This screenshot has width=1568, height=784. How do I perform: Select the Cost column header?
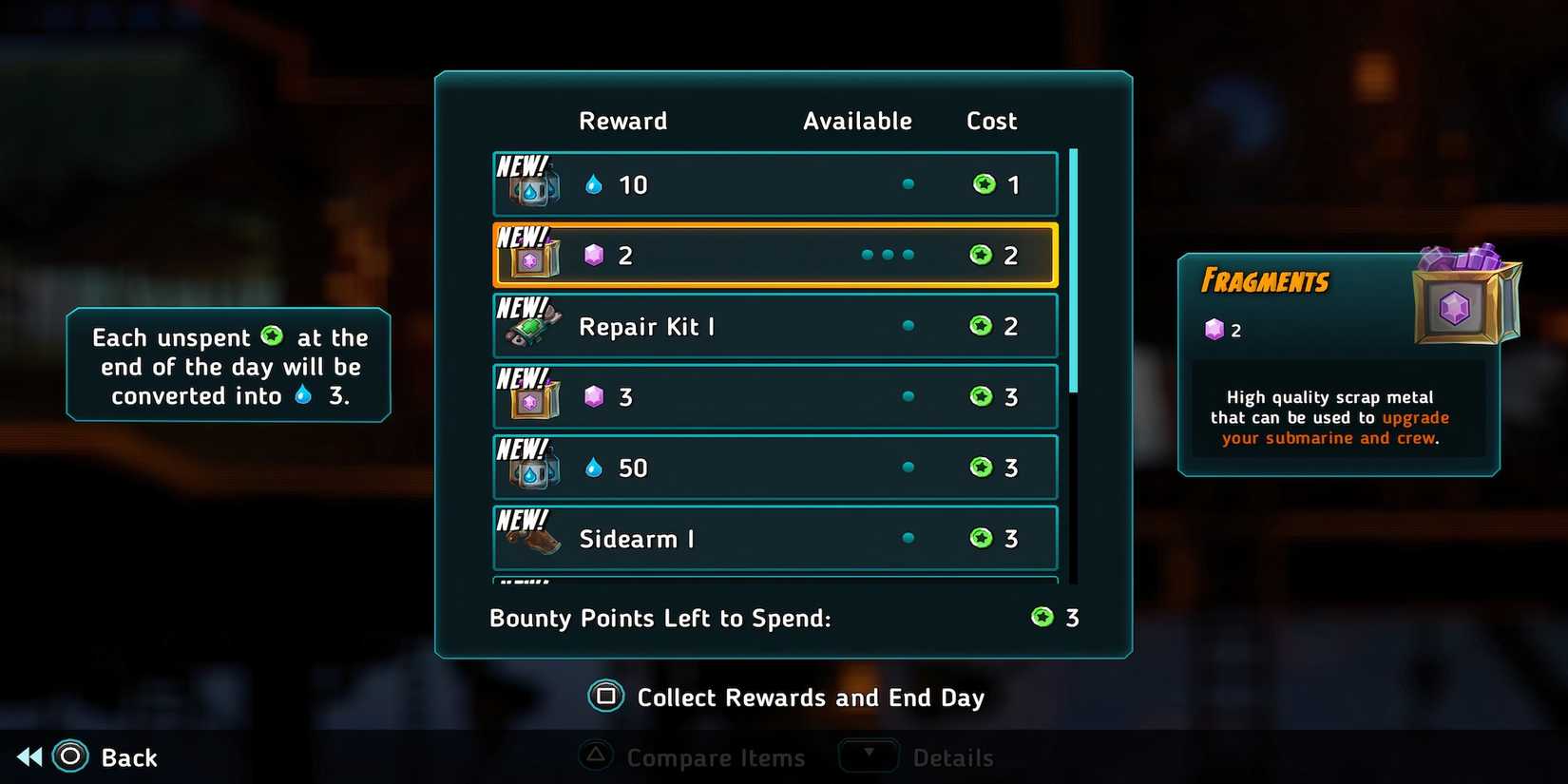point(992,121)
